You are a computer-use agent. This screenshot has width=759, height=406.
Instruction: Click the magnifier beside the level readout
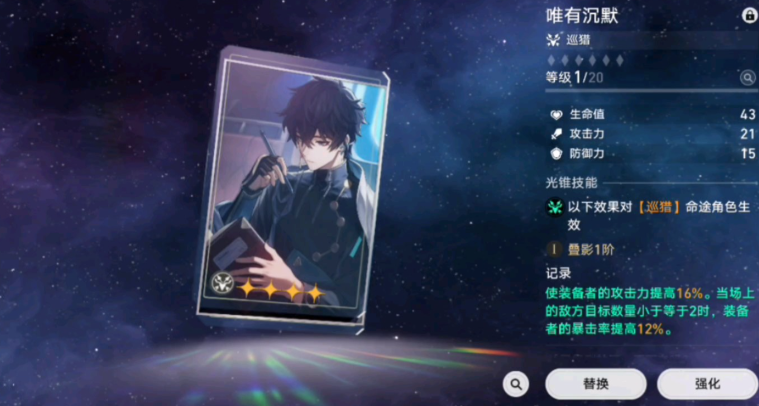click(747, 77)
